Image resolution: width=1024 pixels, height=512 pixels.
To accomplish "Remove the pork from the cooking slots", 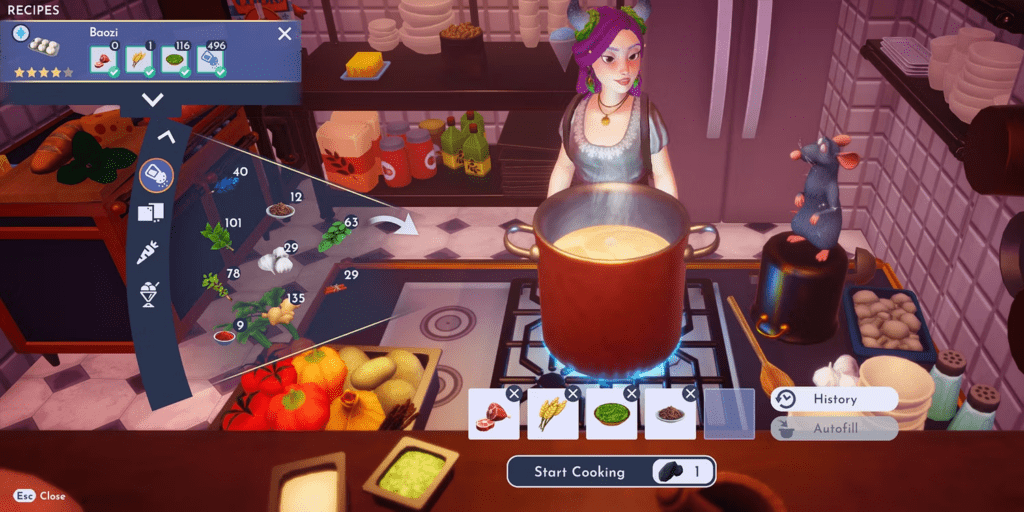I will 514,394.
